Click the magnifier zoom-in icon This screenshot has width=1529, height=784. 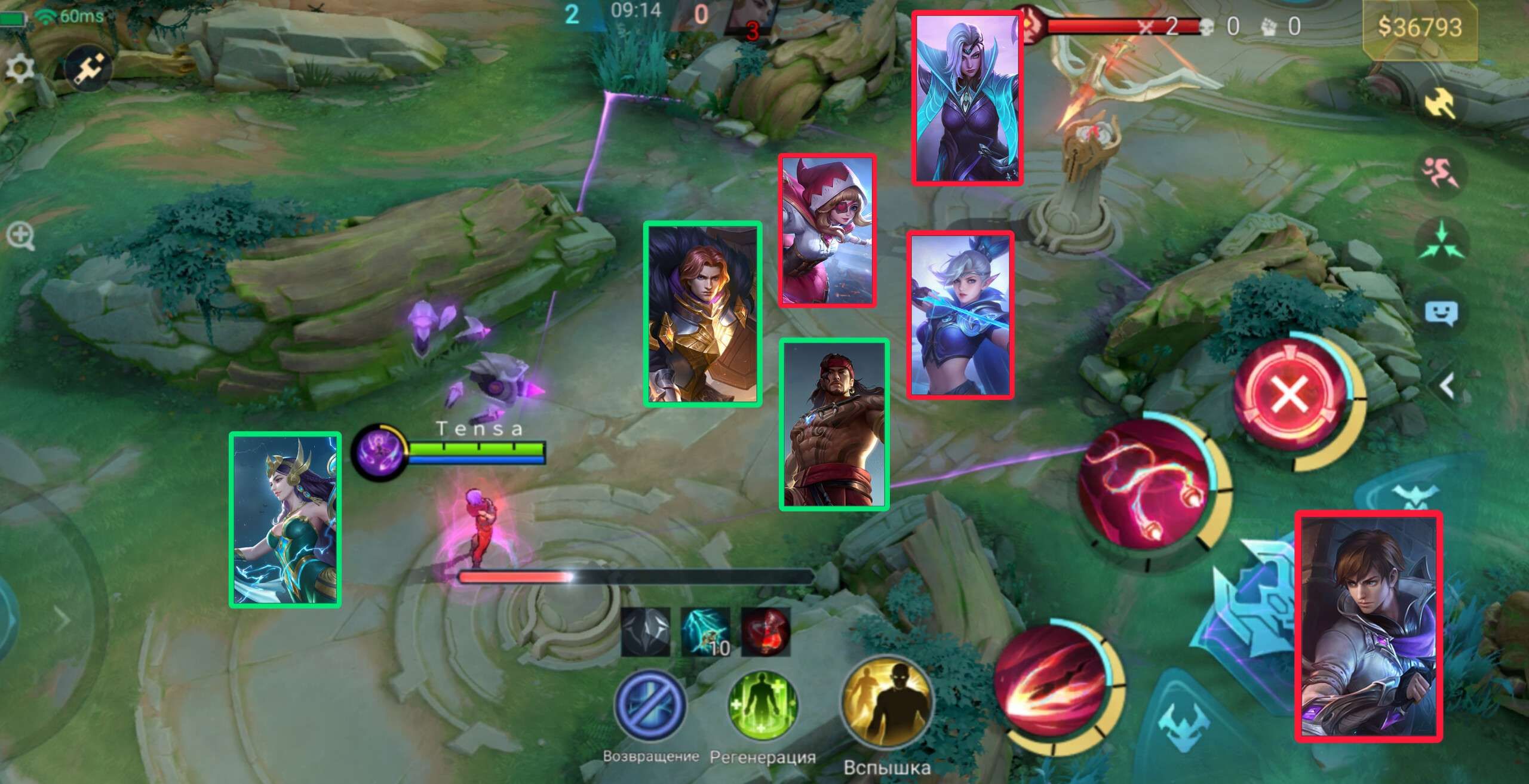[x=20, y=236]
